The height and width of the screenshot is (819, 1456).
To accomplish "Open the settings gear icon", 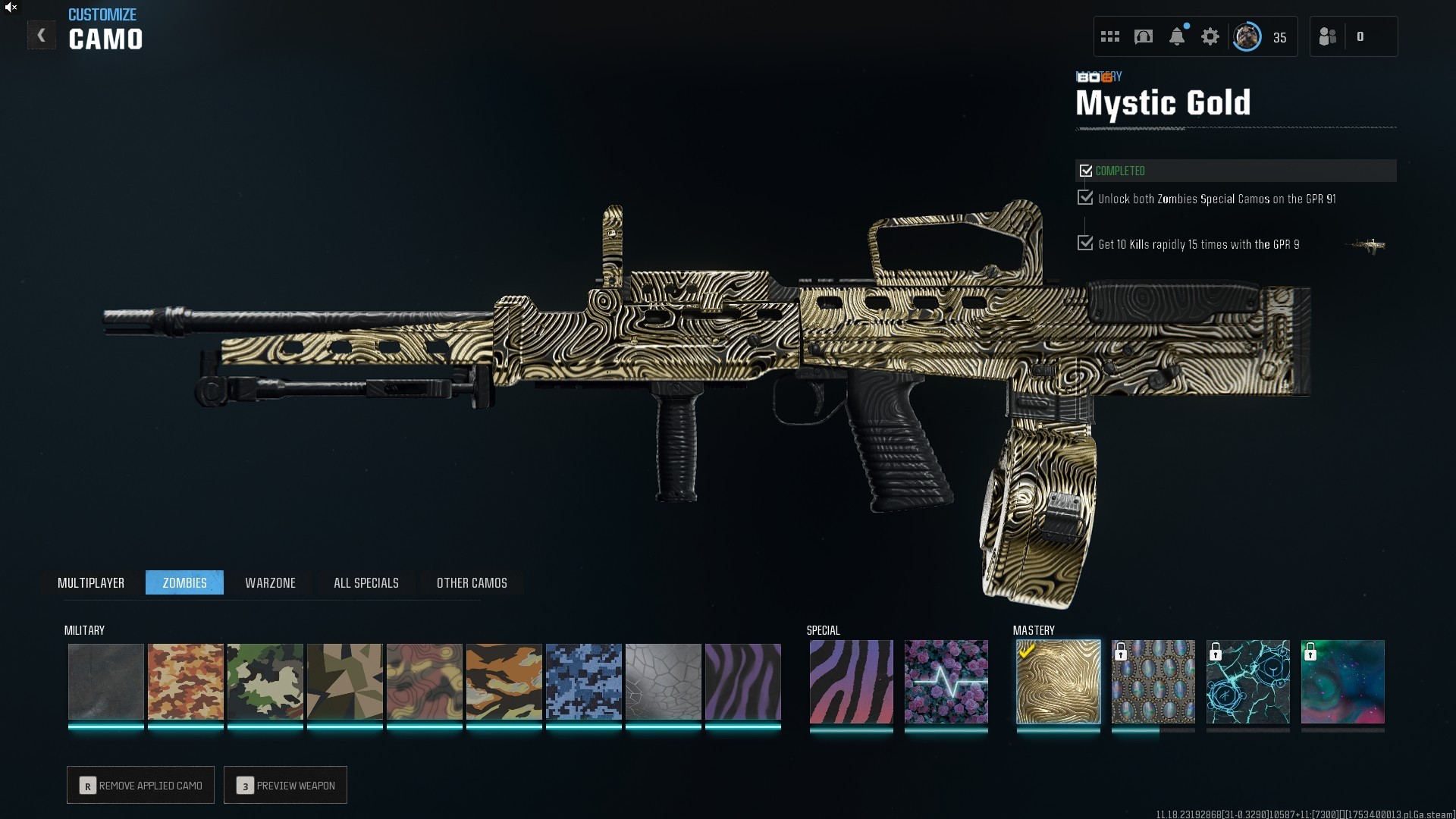I will 1210,36.
